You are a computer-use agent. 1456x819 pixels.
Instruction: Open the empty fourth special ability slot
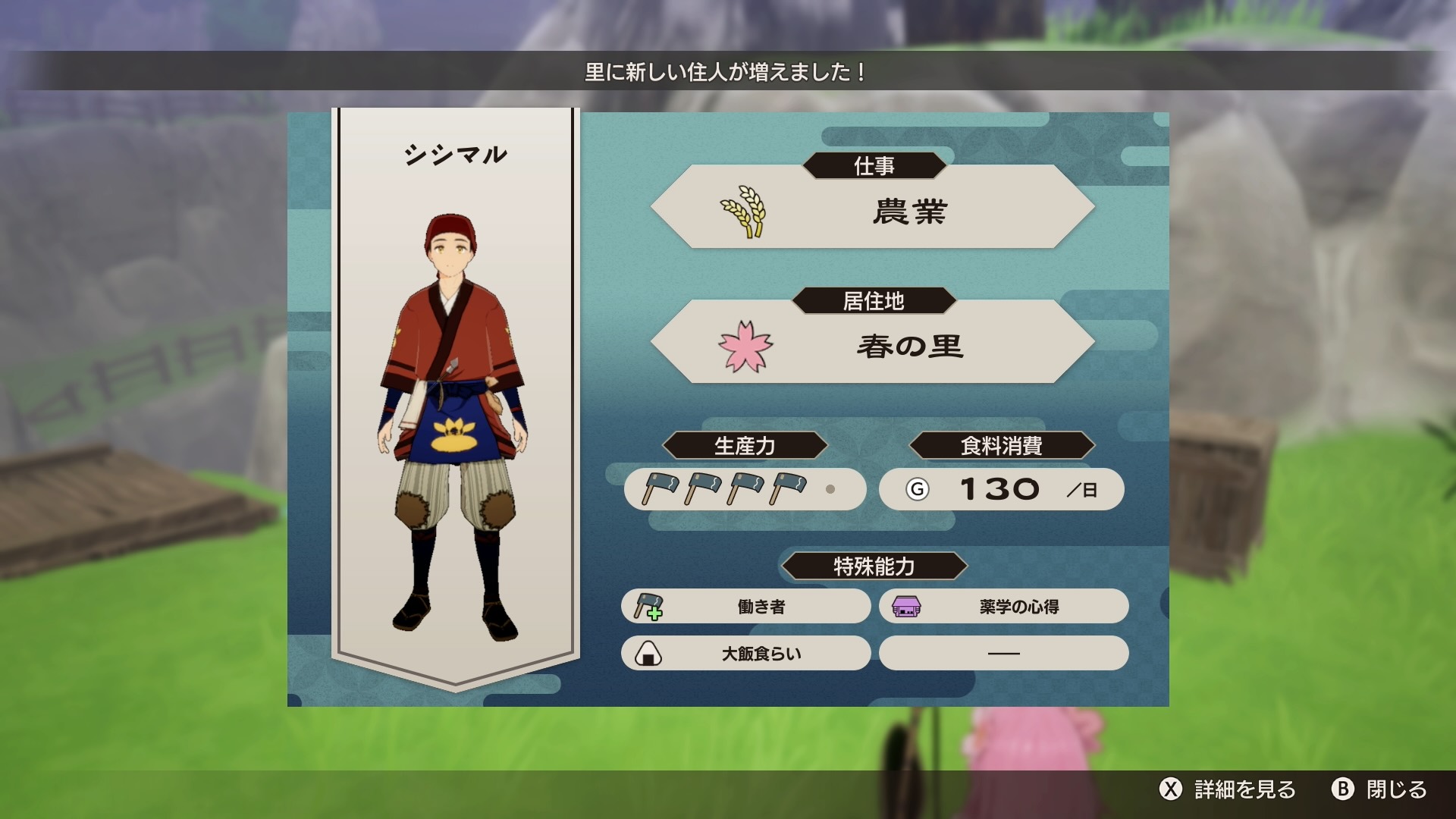[1004, 653]
